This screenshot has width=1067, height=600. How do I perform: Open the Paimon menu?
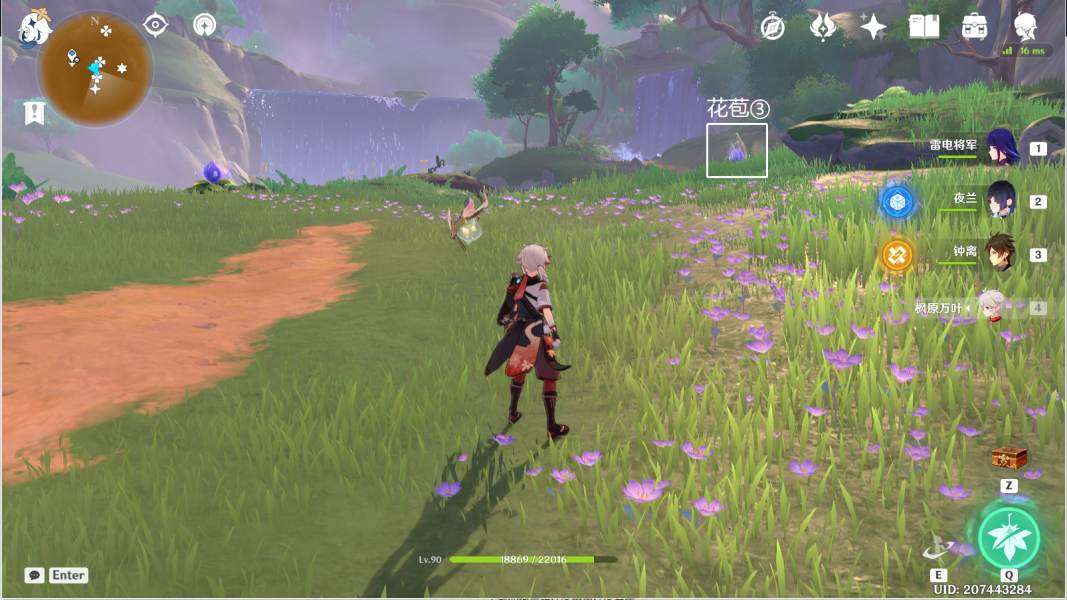tap(35, 29)
